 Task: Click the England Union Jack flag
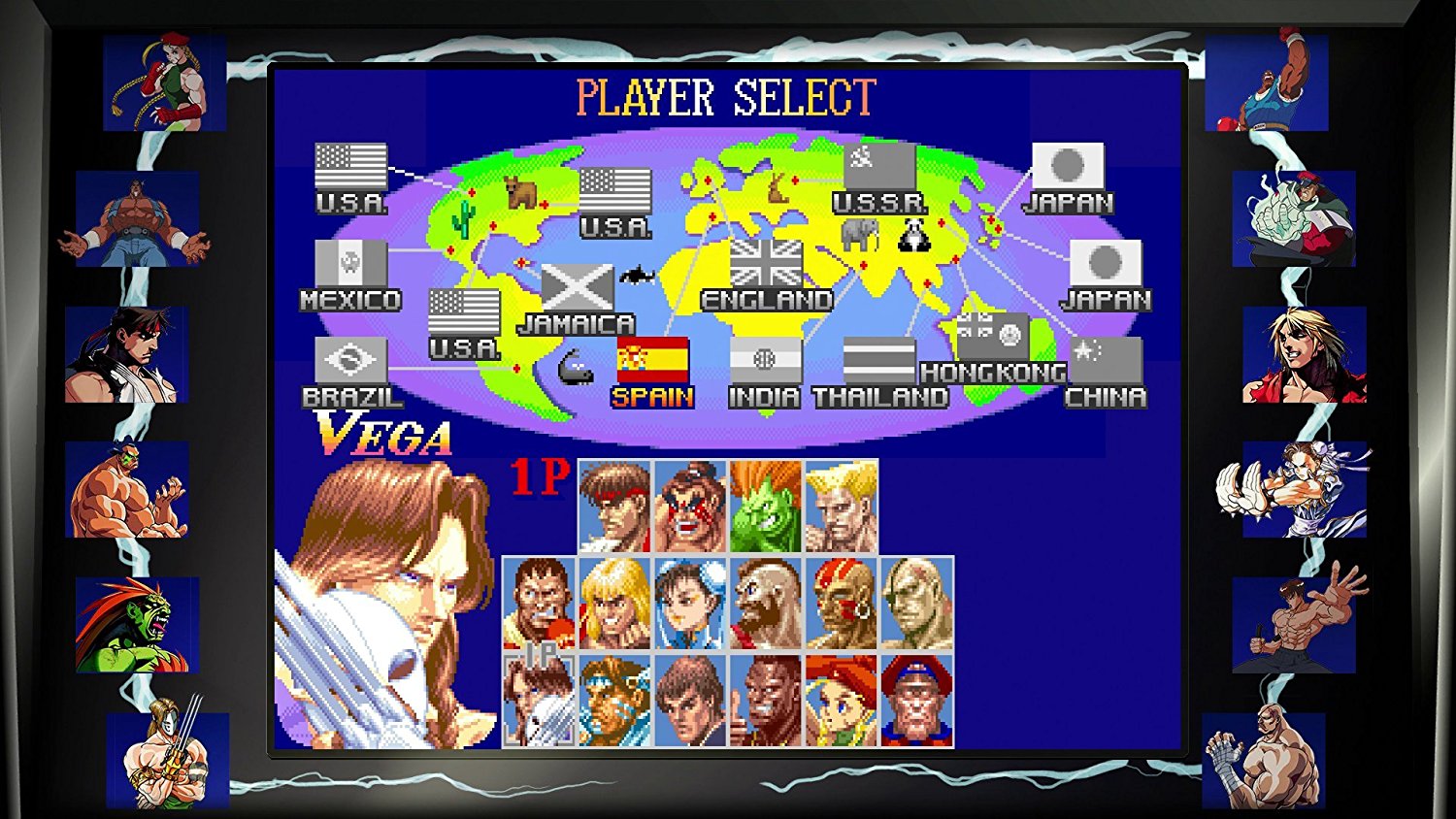click(x=766, y=263)
